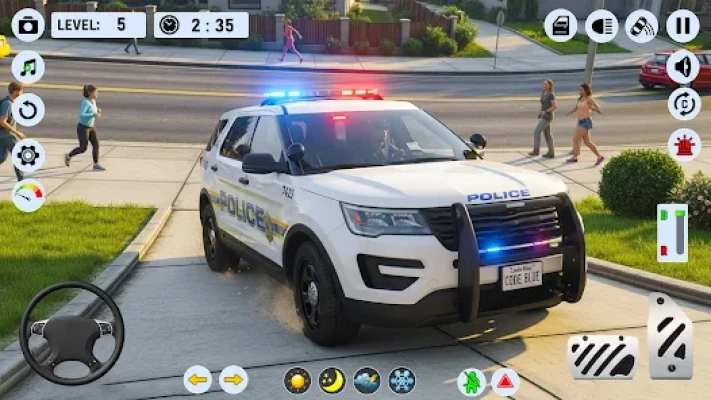Toggle the headlights button
The height and width of the screenshot is (400, 711).
601,25
